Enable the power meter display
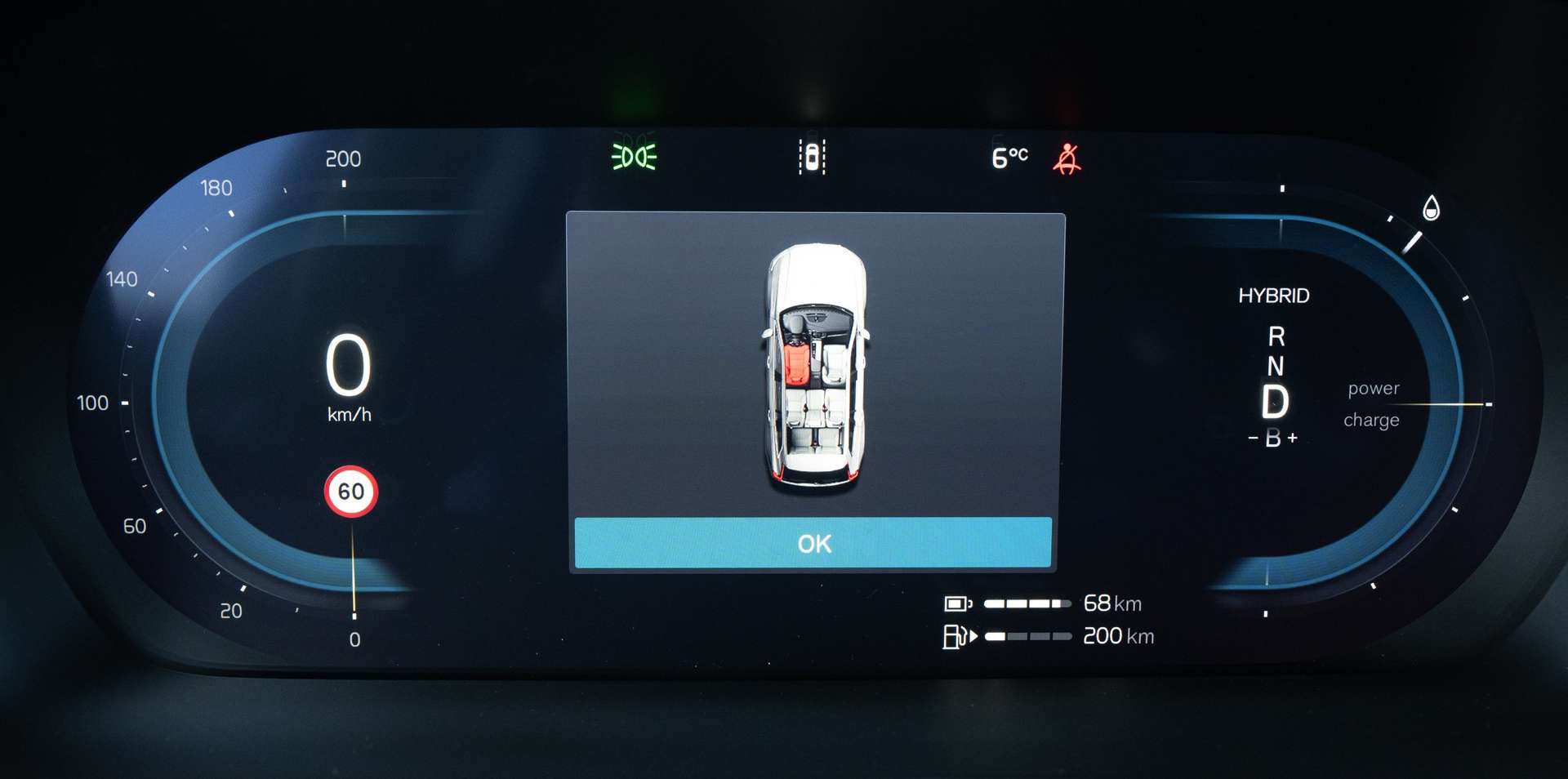Screen dimensions: 1568x779 (1373, 388)
